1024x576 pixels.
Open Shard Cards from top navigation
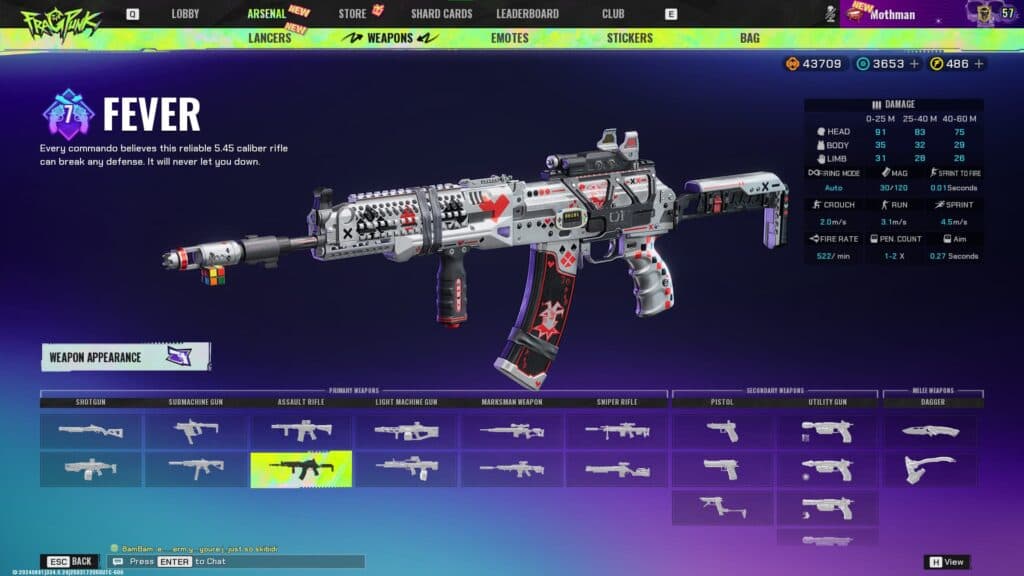pos(441,14)
